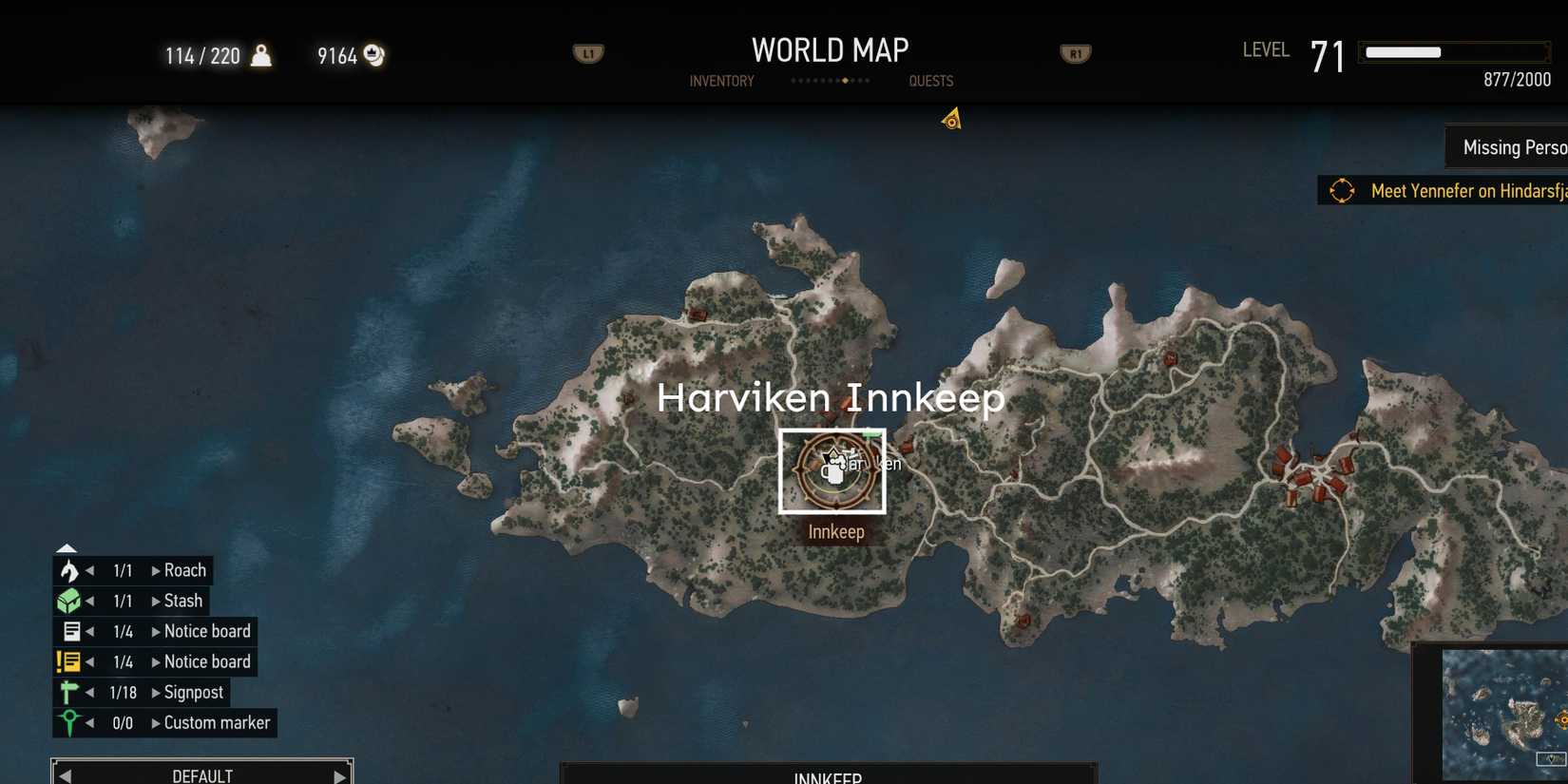Click the experience bar next to Level 71

[1453, 52]
